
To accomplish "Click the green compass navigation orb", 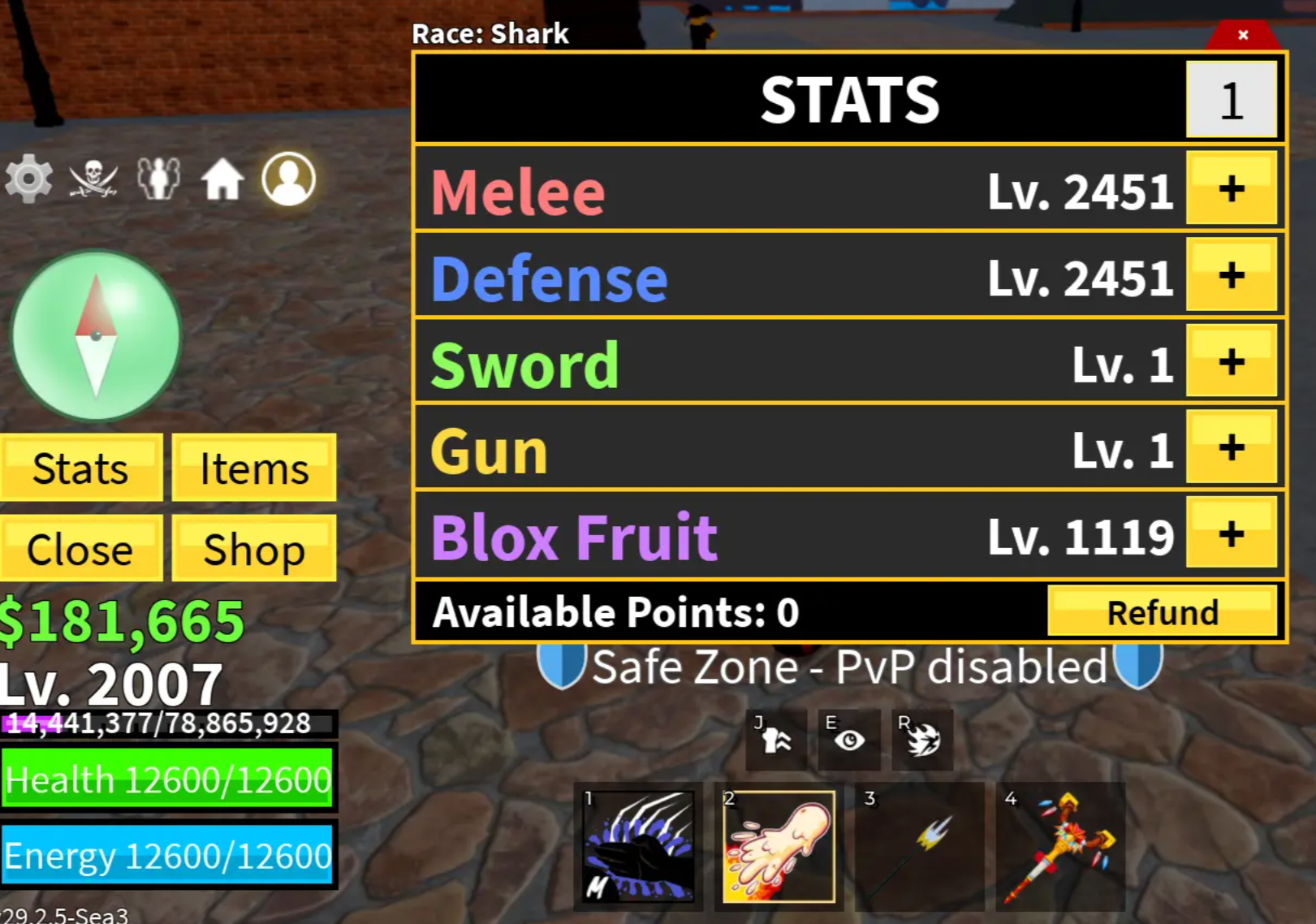I will (x=97, y=333).
